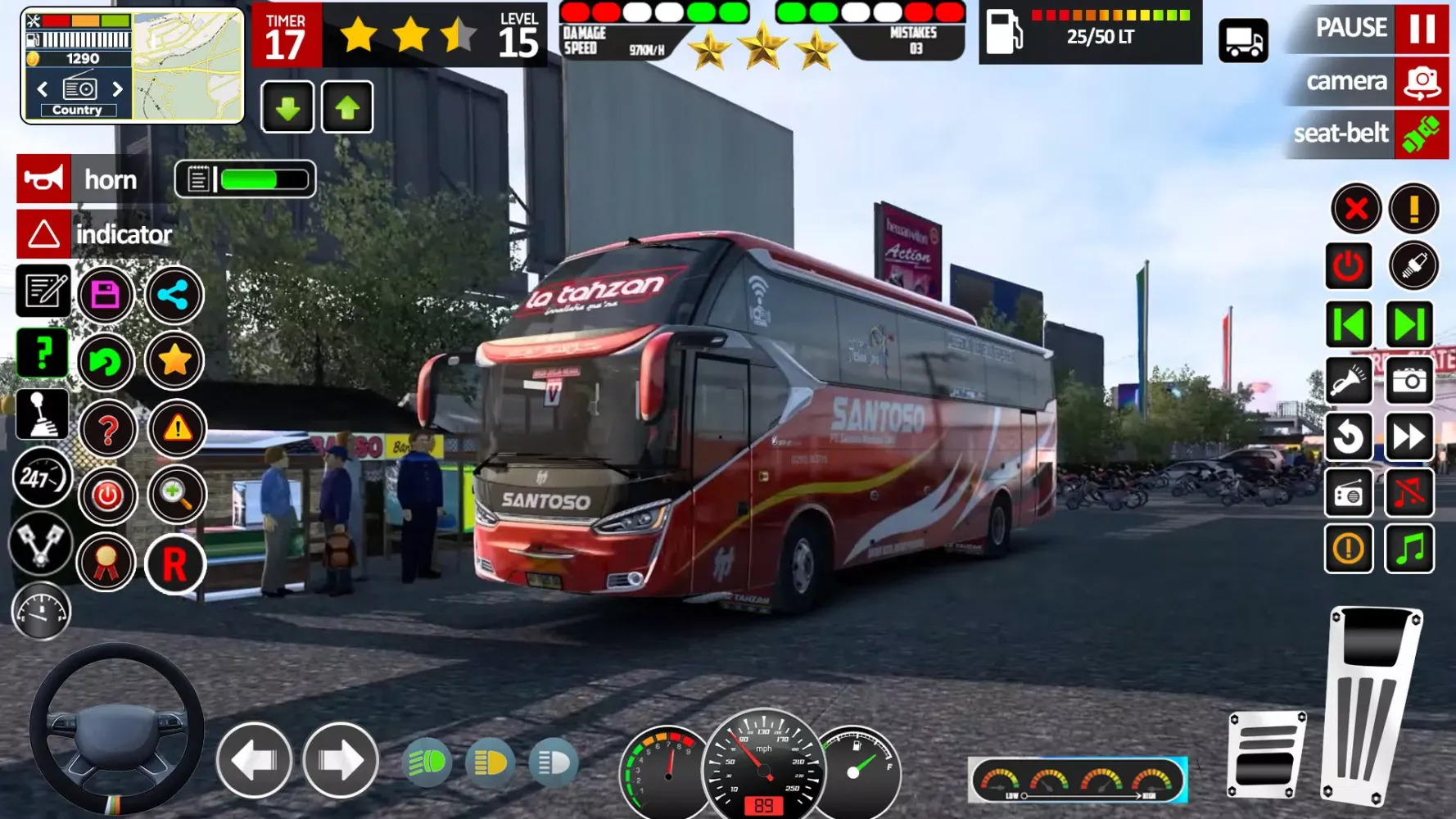Pause the game

click(1421, 29)
